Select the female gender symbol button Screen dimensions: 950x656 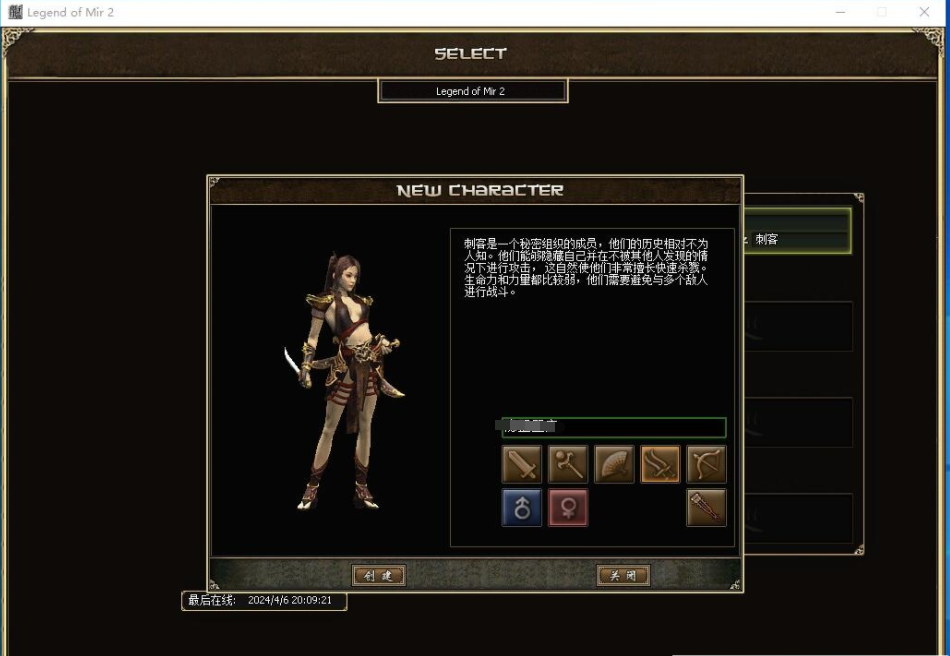[567, 508]
